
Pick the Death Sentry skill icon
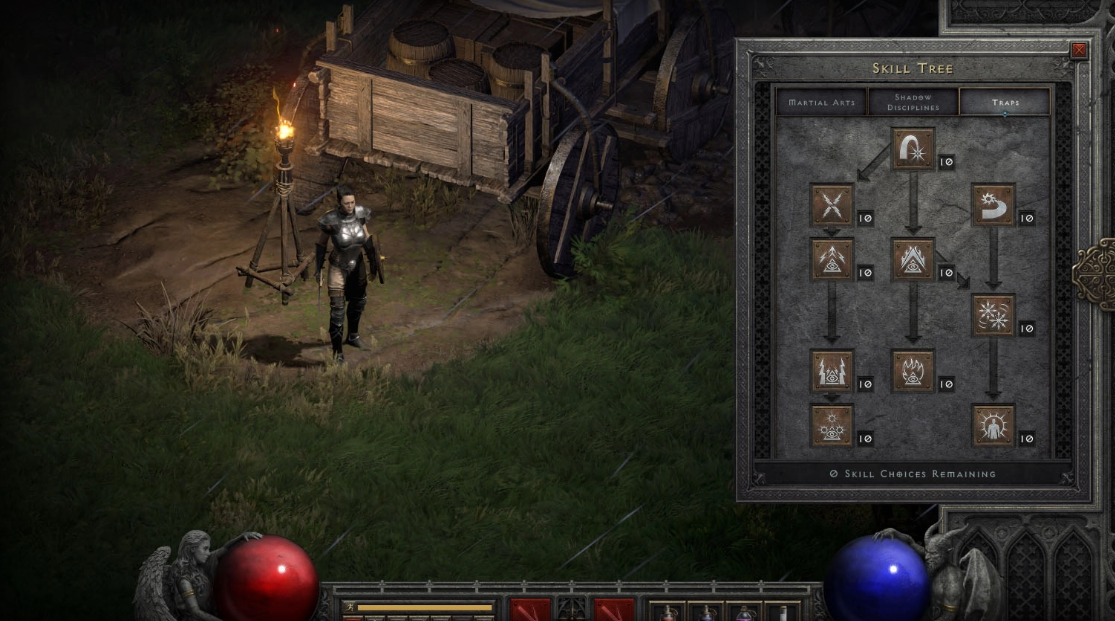click(x=832, y=426)
